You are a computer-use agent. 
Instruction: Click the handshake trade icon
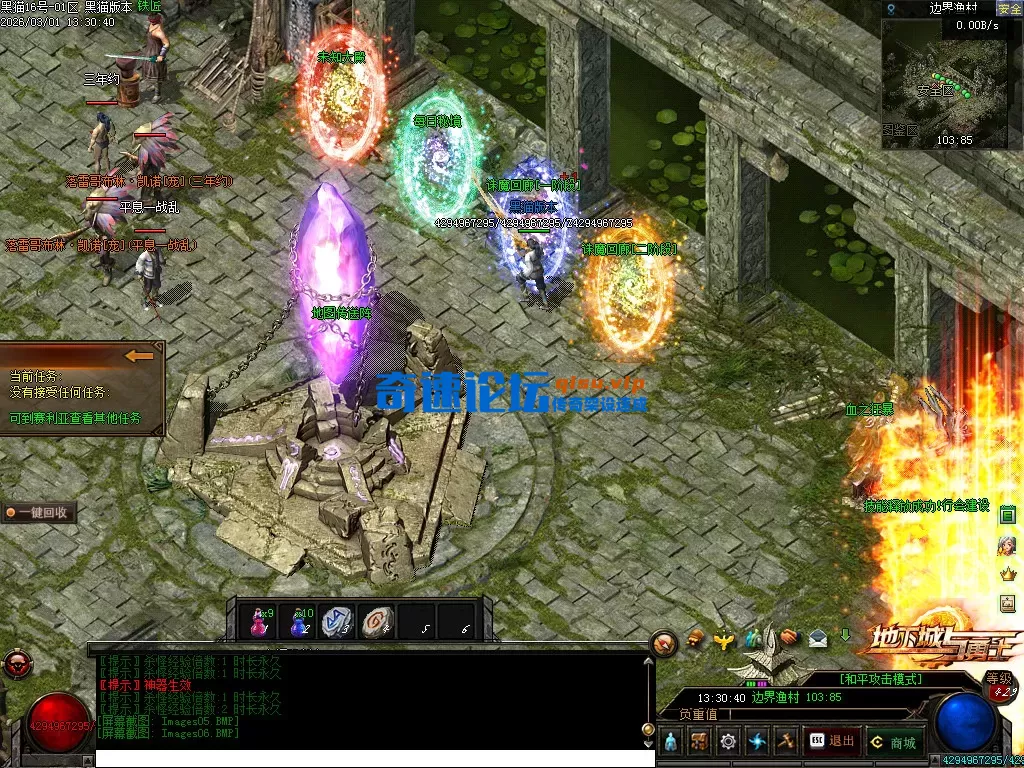[x=788, y=637]
